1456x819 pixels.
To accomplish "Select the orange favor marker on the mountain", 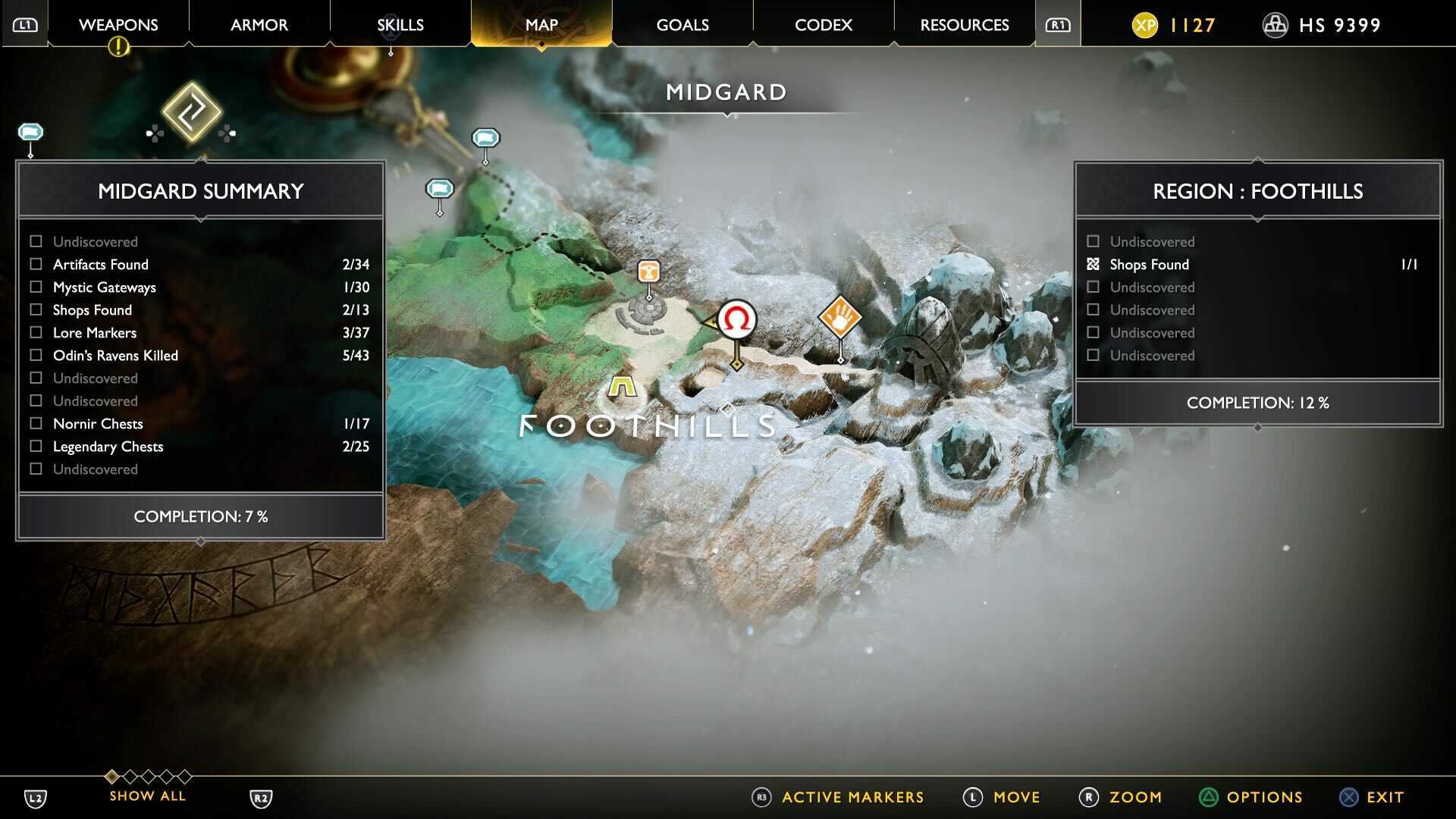I will click(x=840, y=318).
